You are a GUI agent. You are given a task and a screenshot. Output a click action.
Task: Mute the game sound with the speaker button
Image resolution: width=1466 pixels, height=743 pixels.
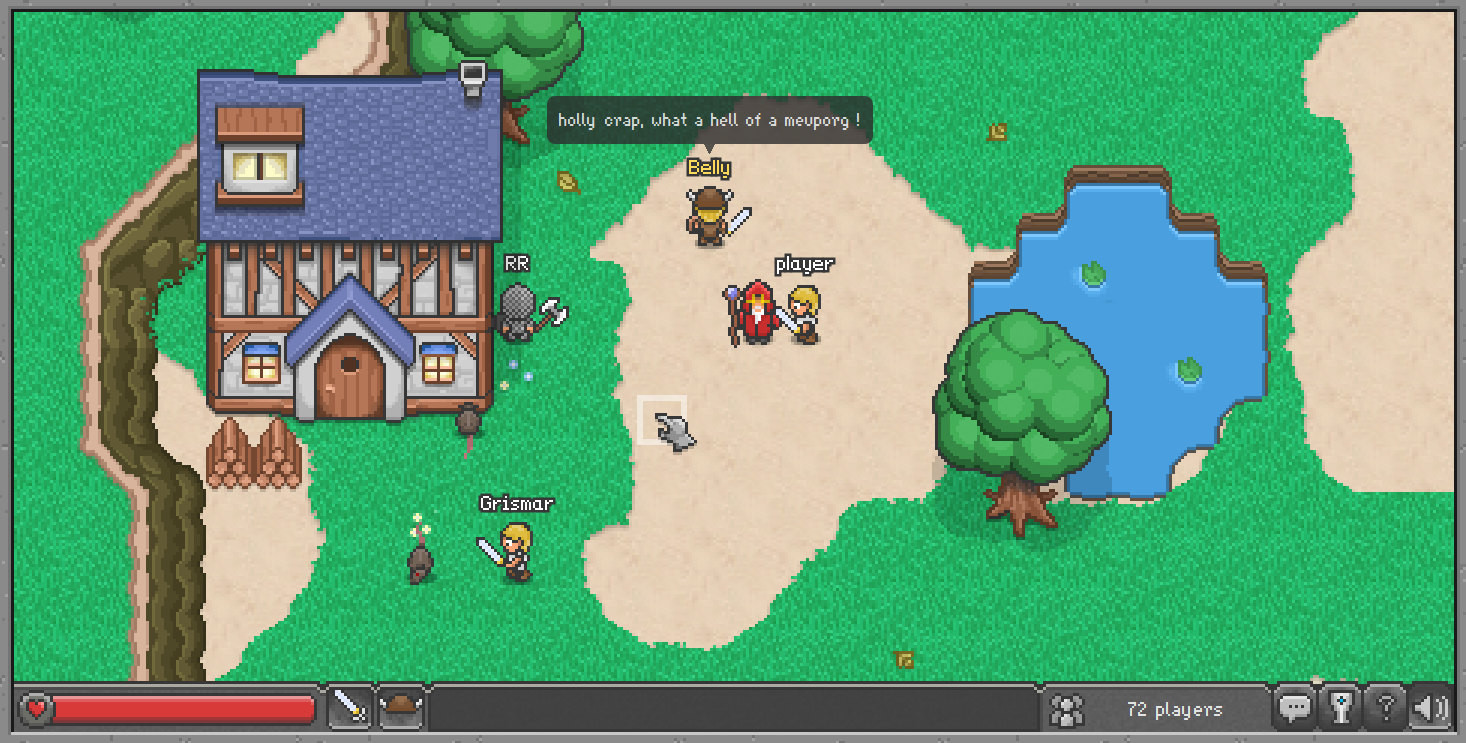click(x=1430, y=708)
